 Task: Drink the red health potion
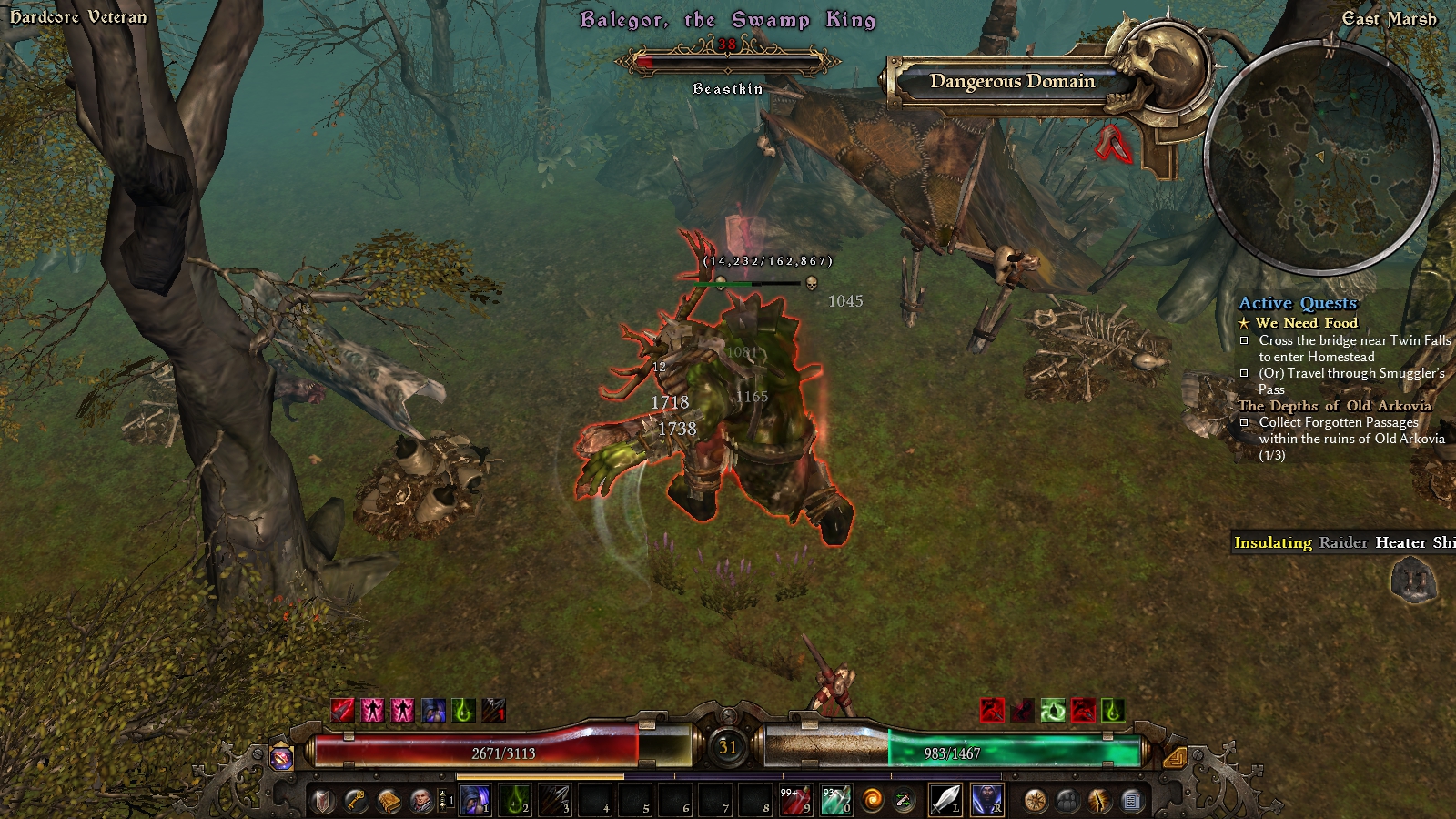coord(796,801)
